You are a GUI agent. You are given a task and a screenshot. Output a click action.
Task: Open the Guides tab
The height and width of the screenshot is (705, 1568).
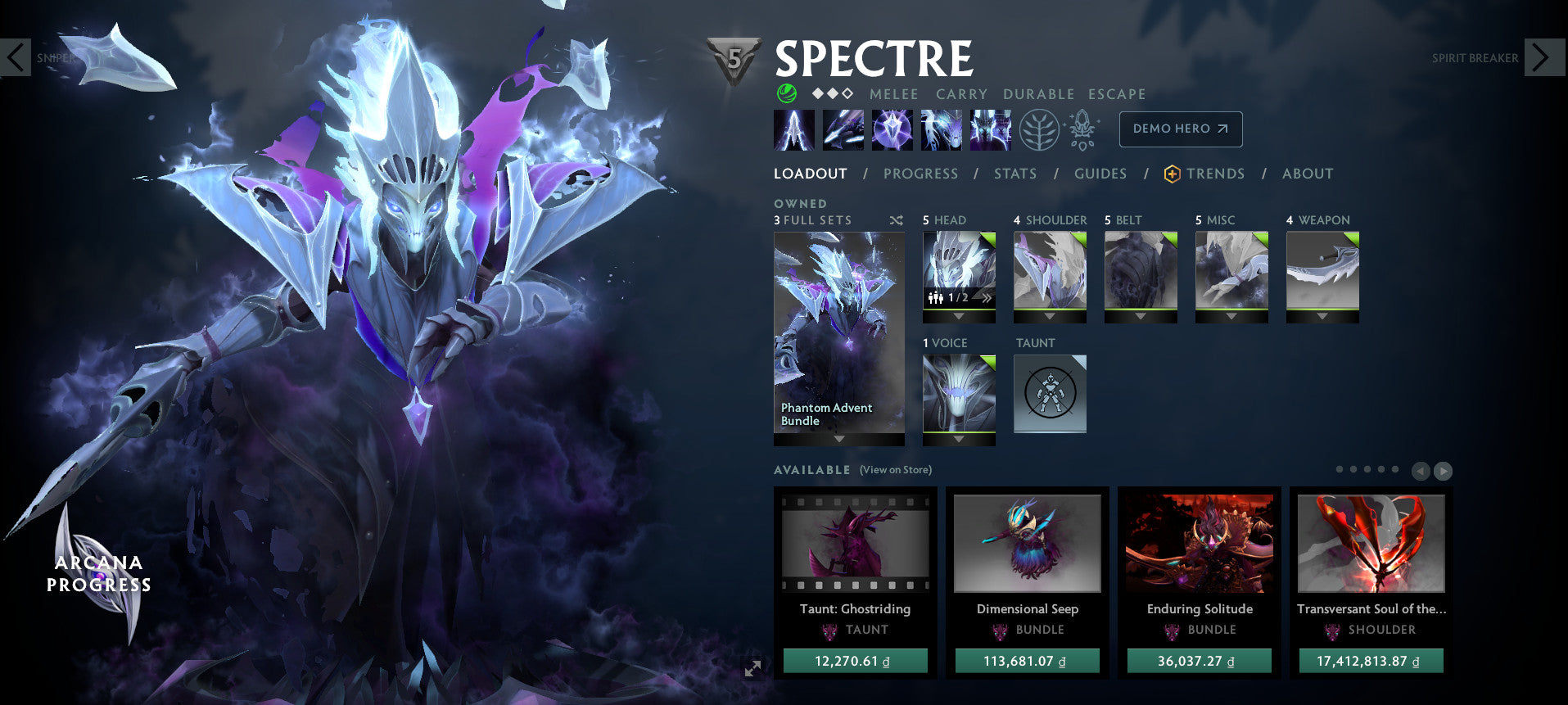1100,174
